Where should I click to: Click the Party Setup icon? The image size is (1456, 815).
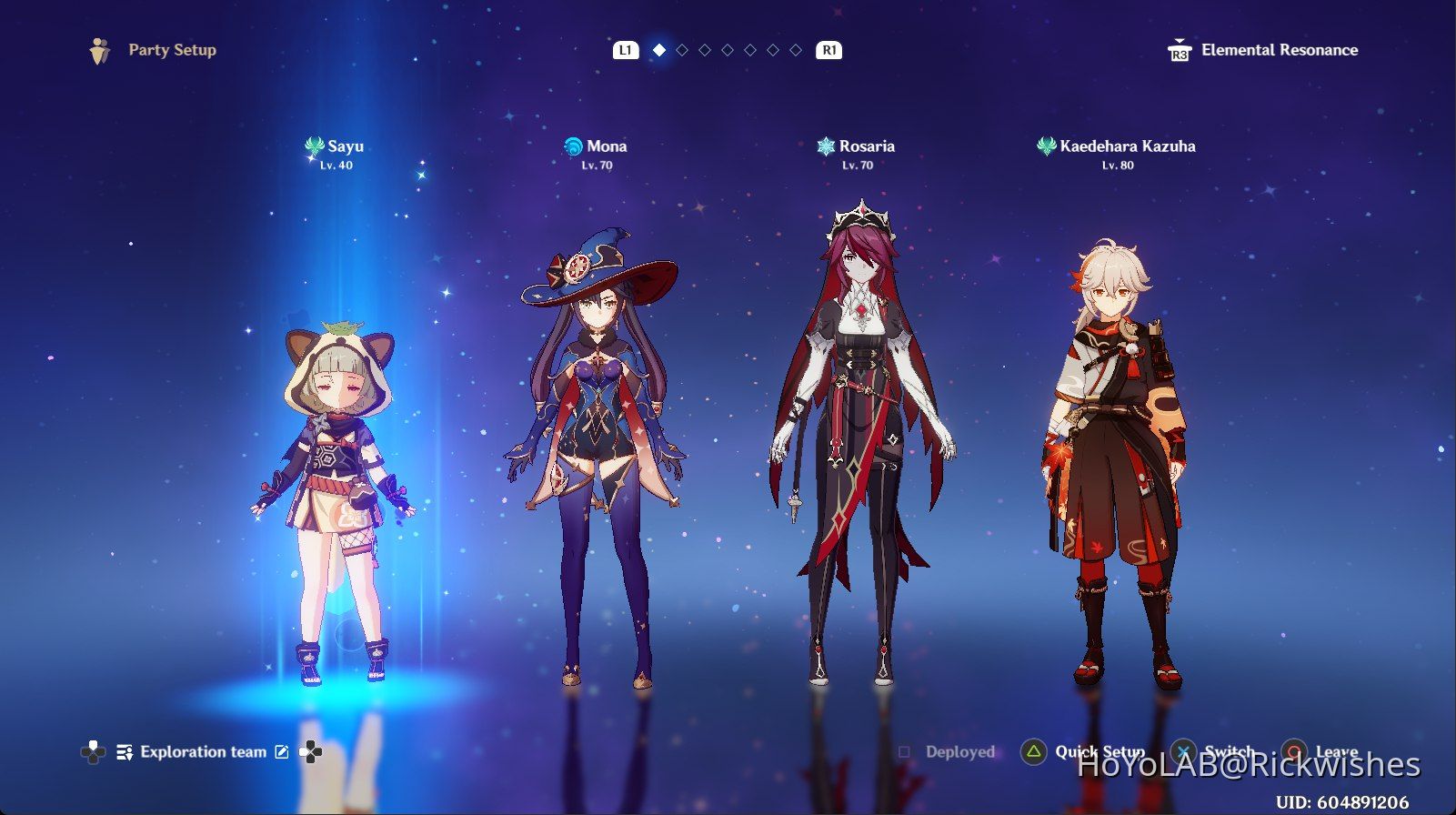tap(100, 50)
